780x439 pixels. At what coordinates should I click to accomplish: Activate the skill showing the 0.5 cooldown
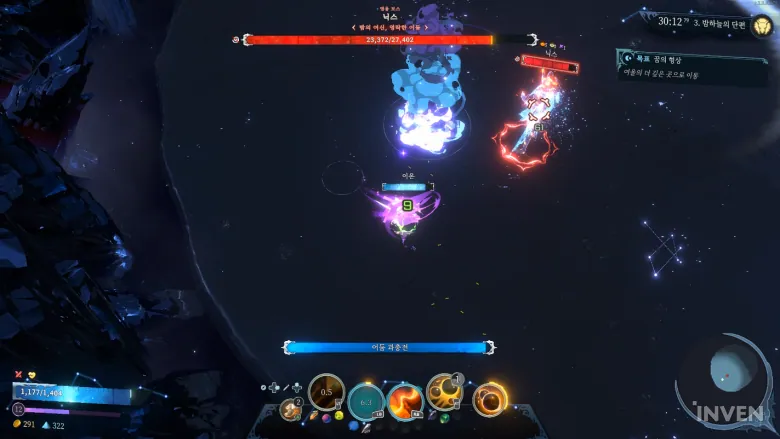pos(326,393)
